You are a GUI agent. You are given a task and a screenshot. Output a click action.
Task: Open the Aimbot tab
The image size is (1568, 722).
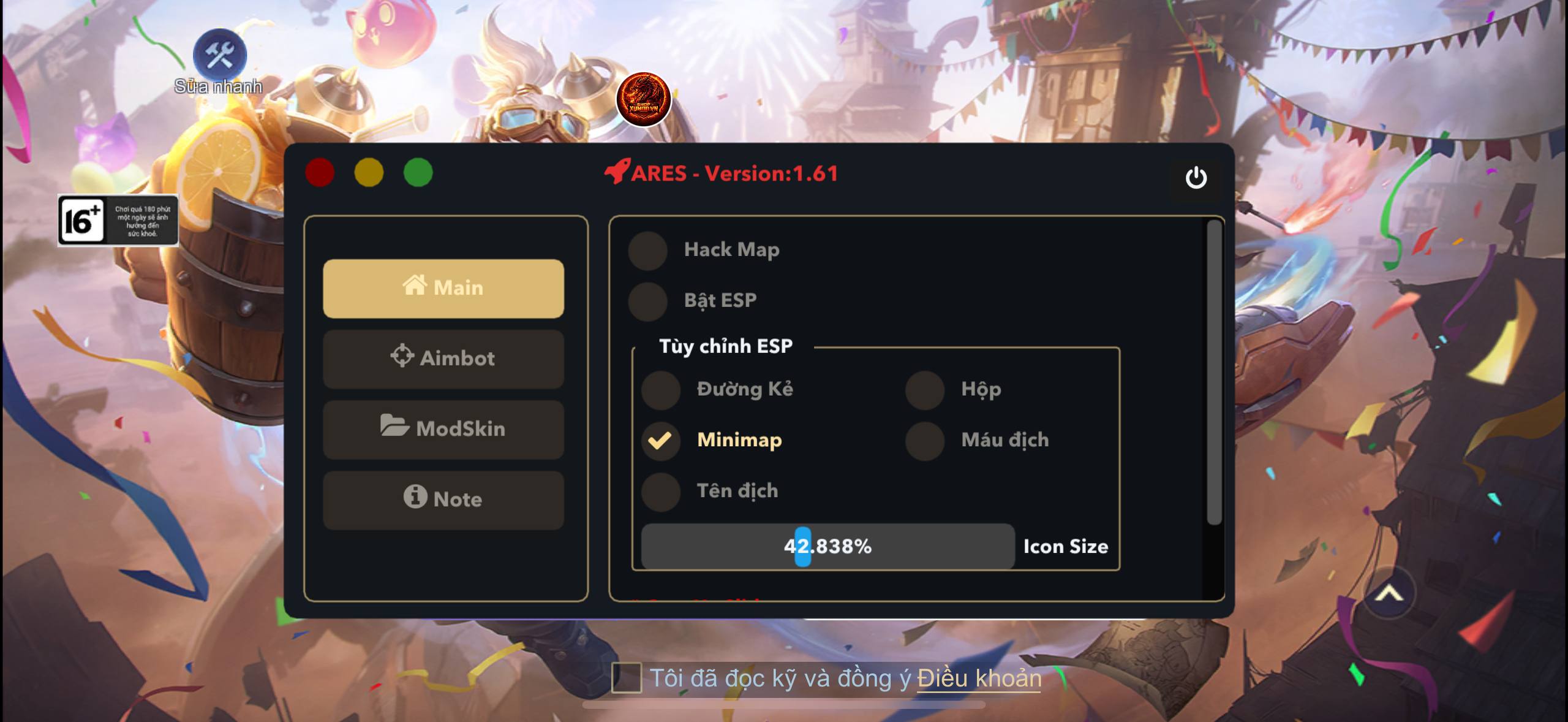coord(443,359)
